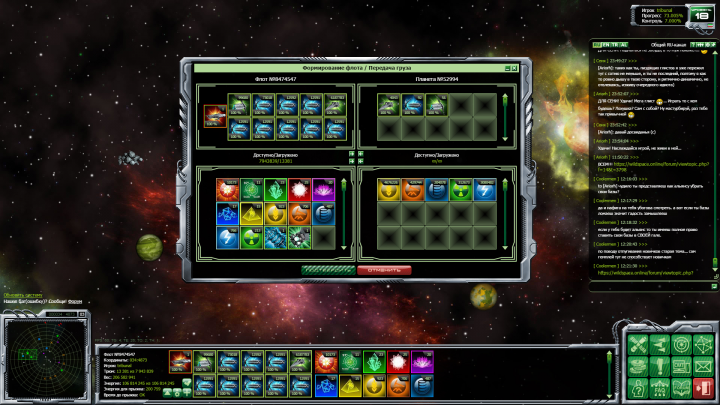720x405 pixels.
Task: Click the red exit door icon
Action: 703,386
